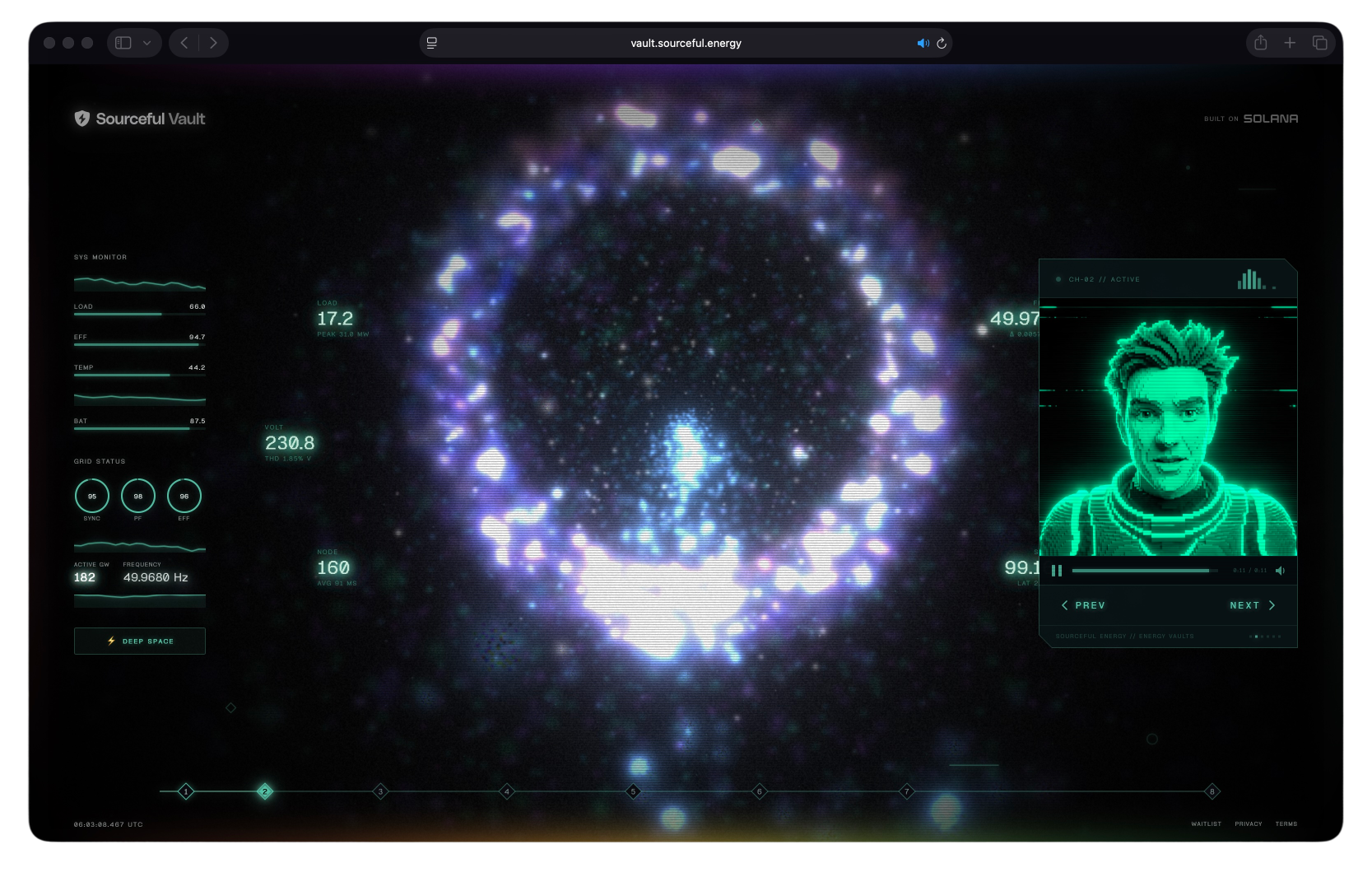The width and height of the screenshot is (1372, 877).
Task: Open the Waitlist link
Action: pyautogui.click(x=1206, y=823)
